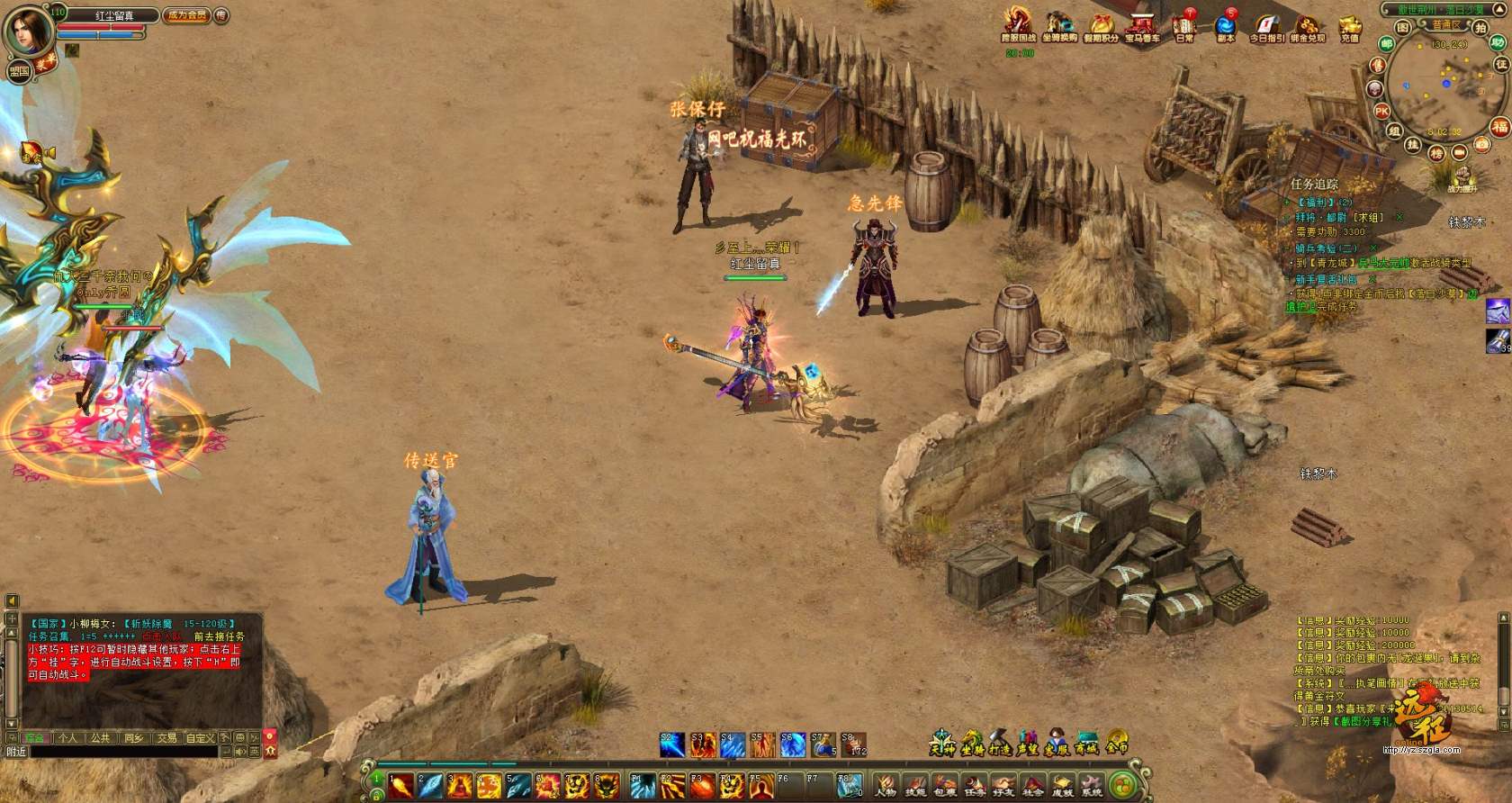Click the 福 welfare button near minimap

(1499, 127)
